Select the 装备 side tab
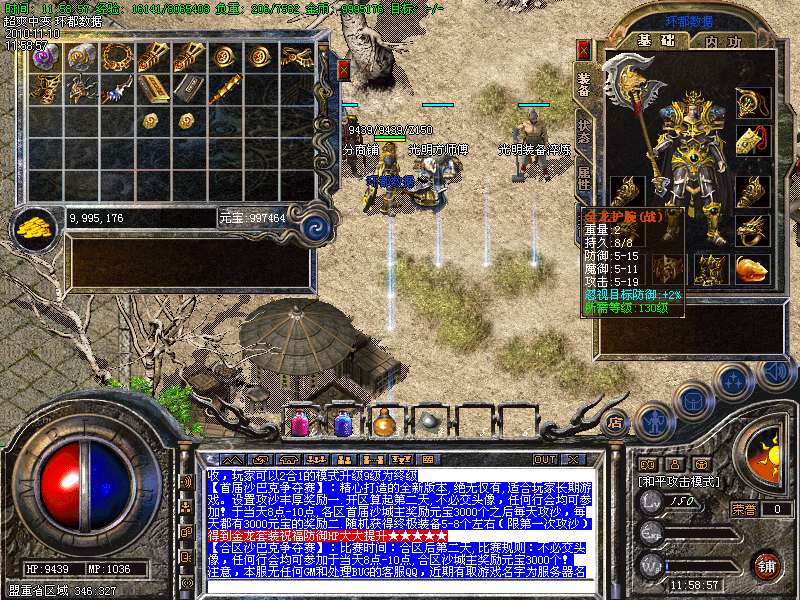The image size is (800, 600). 583,84
